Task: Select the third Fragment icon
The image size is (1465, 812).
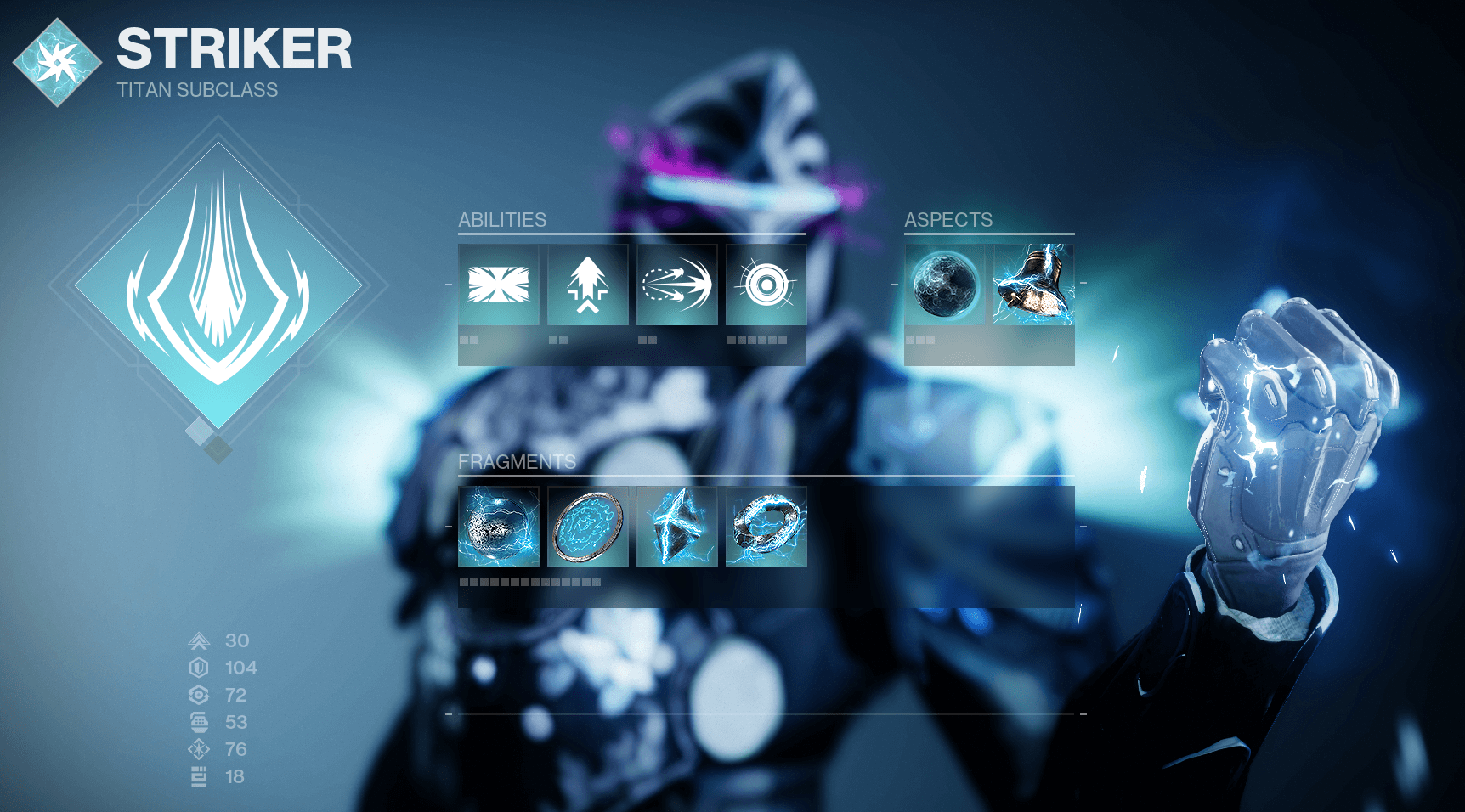Action: pos(676,528)
